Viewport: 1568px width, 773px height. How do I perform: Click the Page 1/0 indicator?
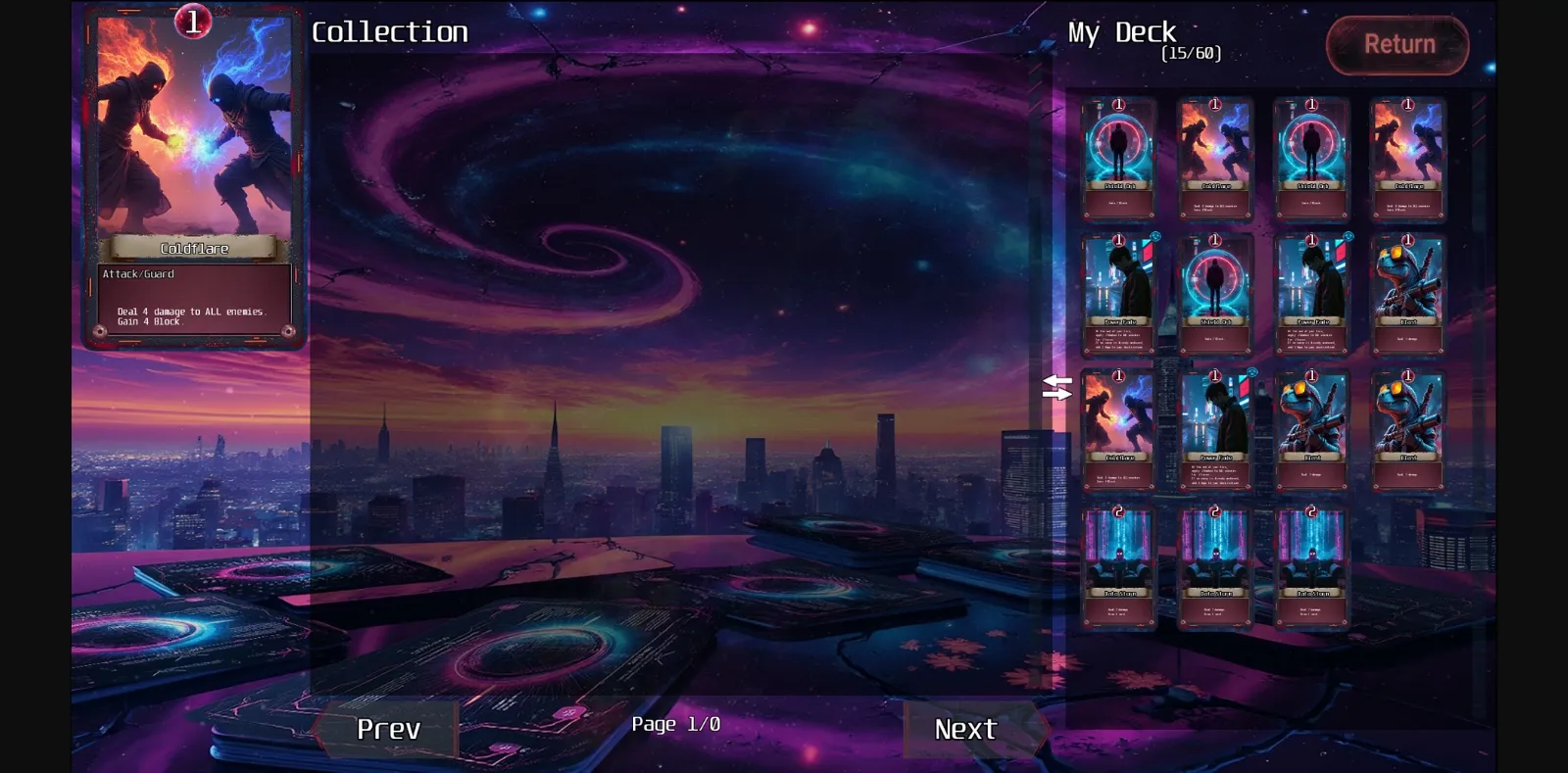pos(676,724)
